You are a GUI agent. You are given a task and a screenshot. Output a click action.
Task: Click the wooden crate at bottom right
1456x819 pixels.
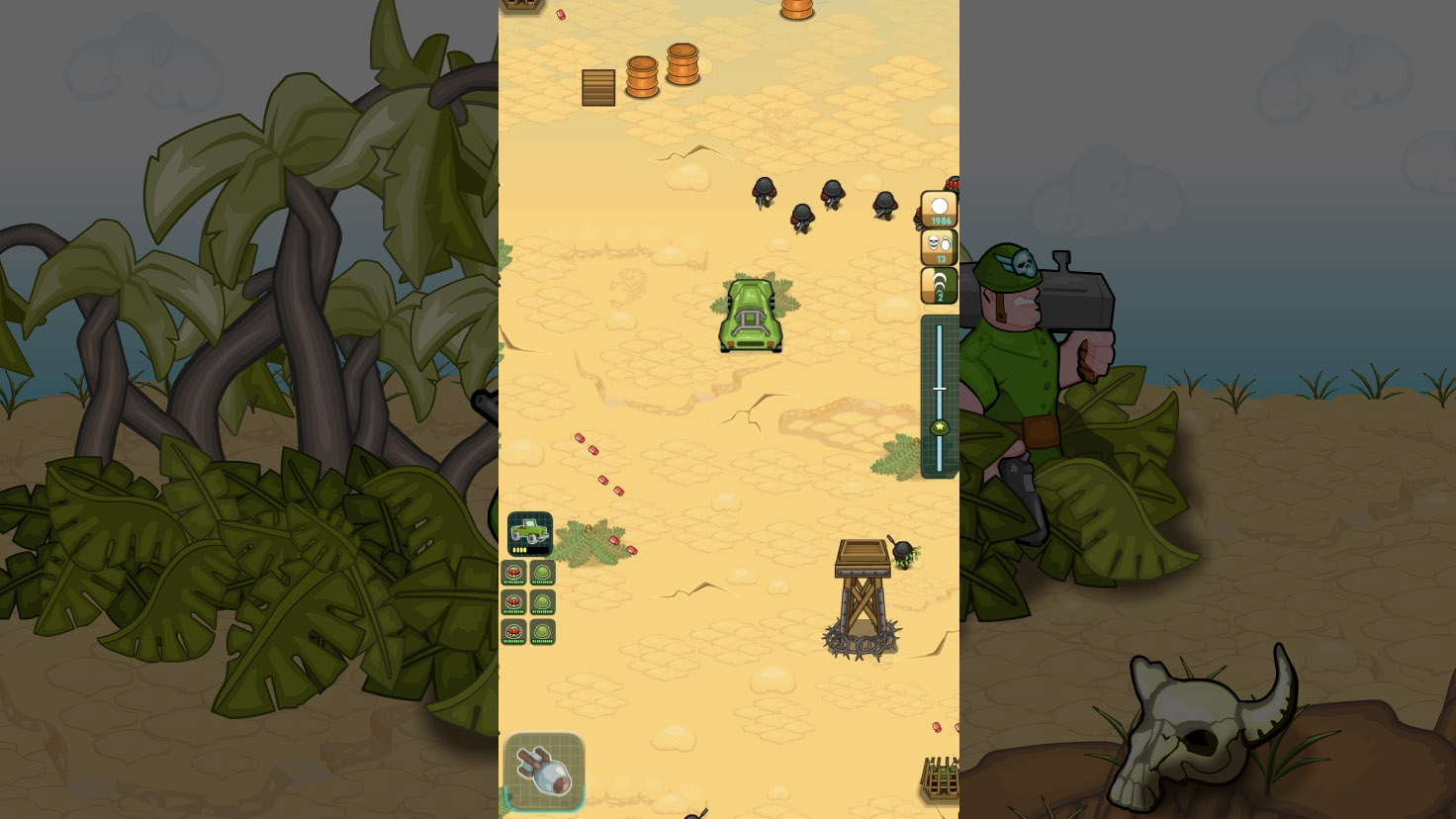[x=938, y=776]
